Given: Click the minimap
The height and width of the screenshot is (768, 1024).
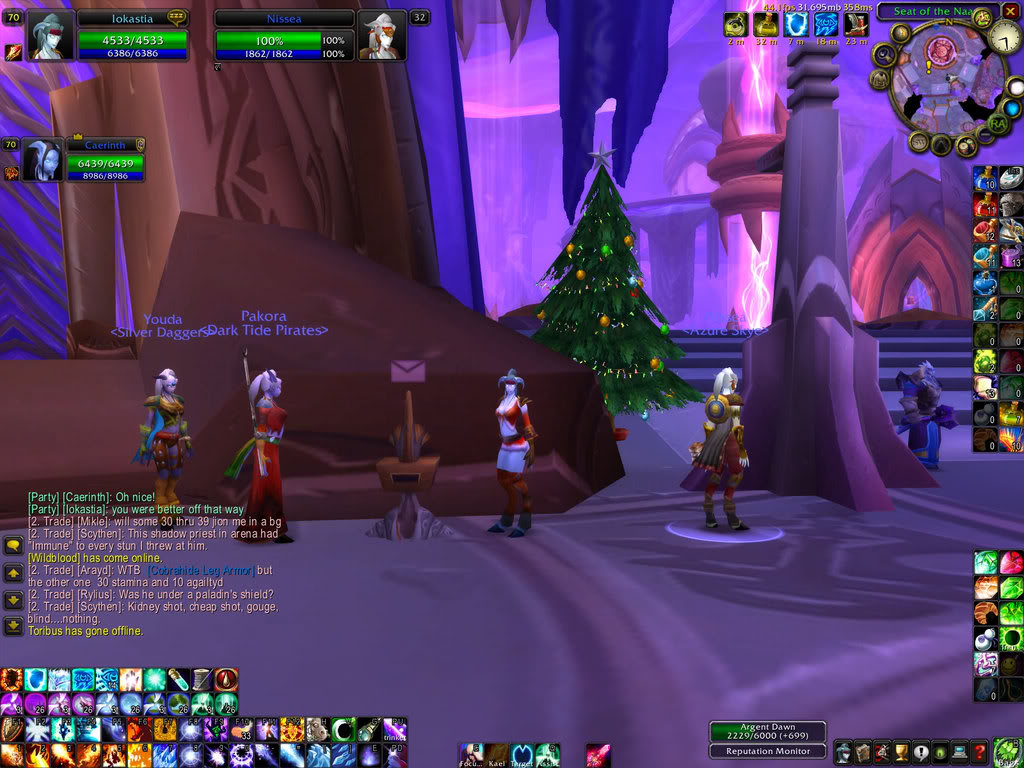Looking at the screenshot, I should point(941,83).
